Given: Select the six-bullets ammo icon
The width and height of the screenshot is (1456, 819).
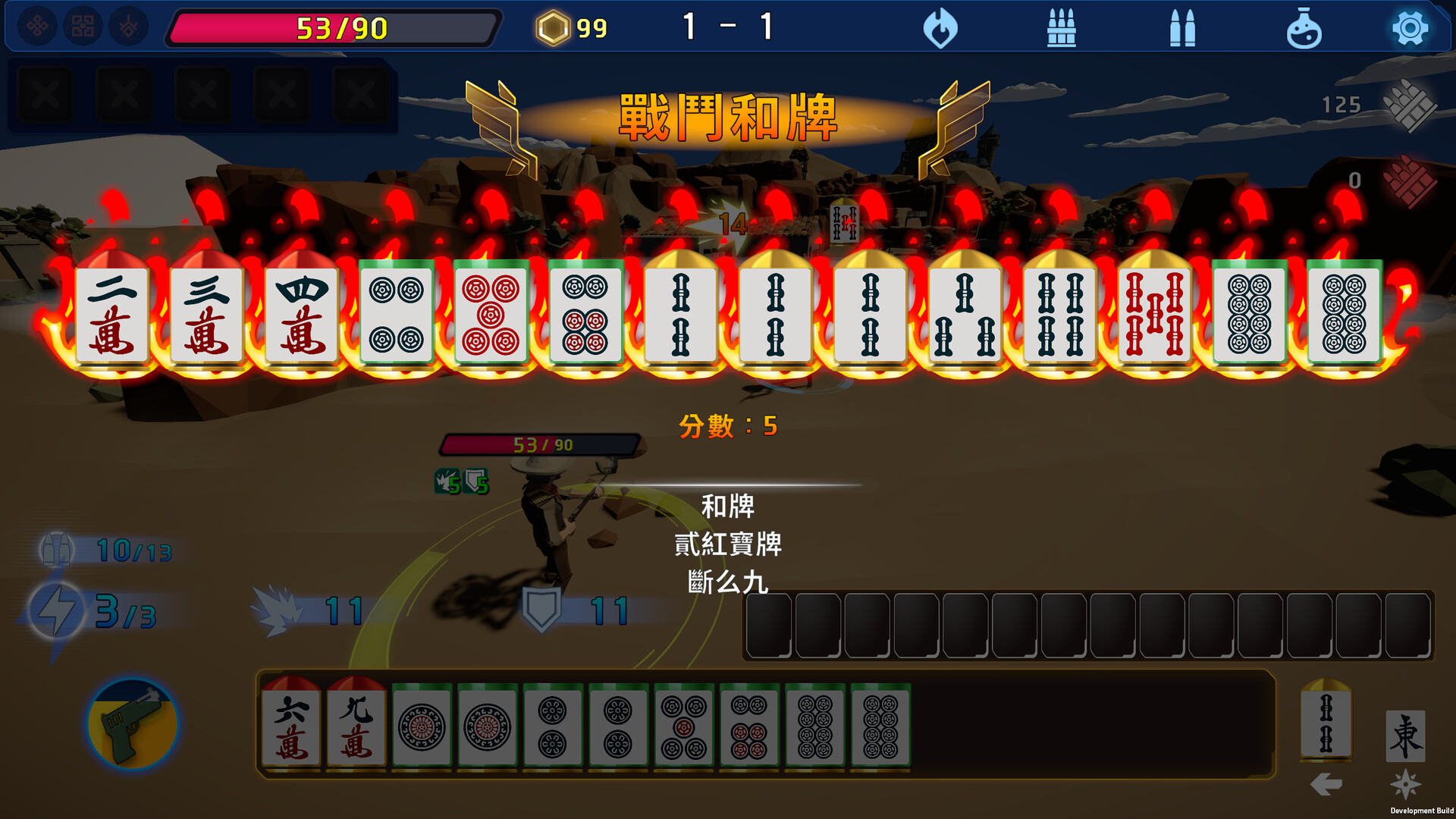Looking at the screenshot, I should point(1061,29).
